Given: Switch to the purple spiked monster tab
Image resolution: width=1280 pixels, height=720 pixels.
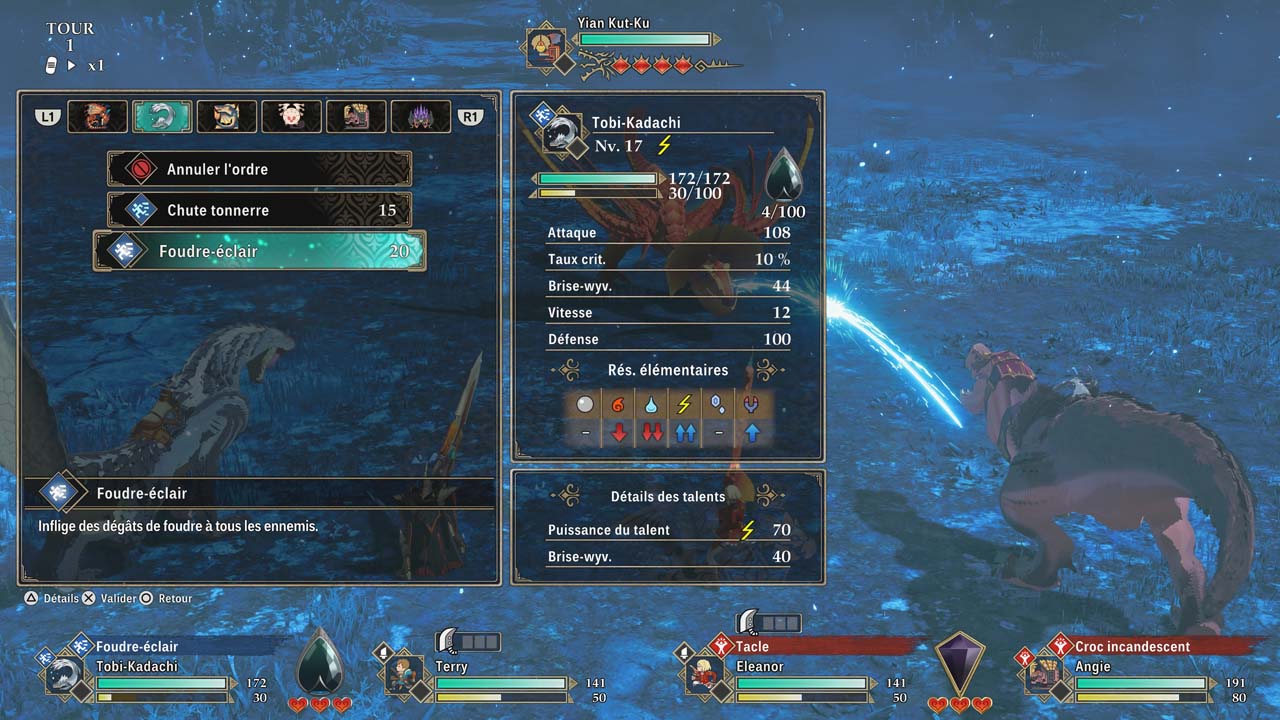Looking at the screenshot, I should pyautogui.click(x=420, y=117).
